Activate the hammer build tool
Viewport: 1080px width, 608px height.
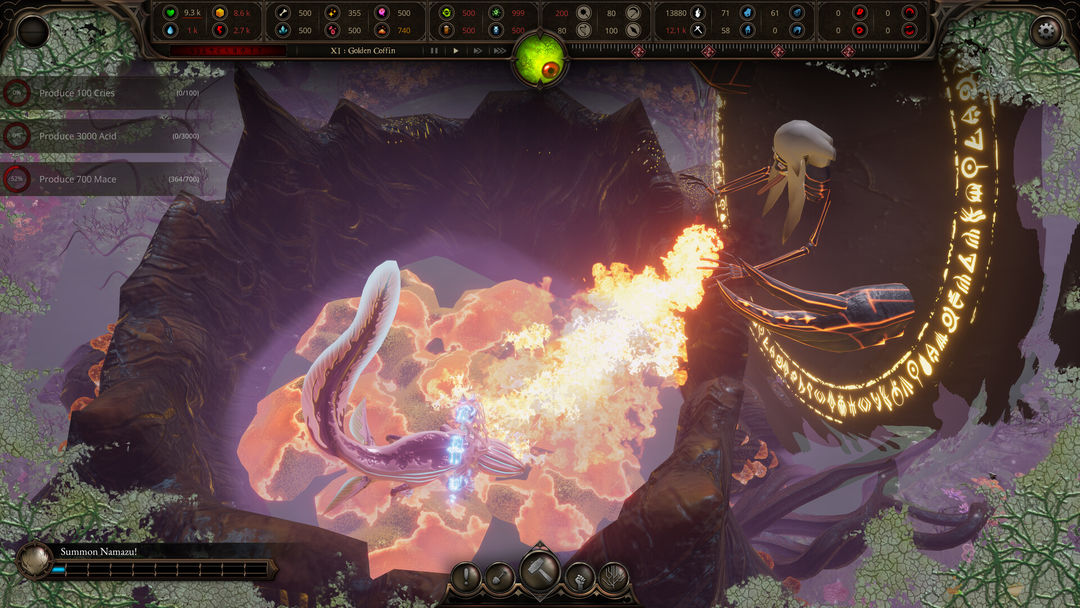(540, 571)
